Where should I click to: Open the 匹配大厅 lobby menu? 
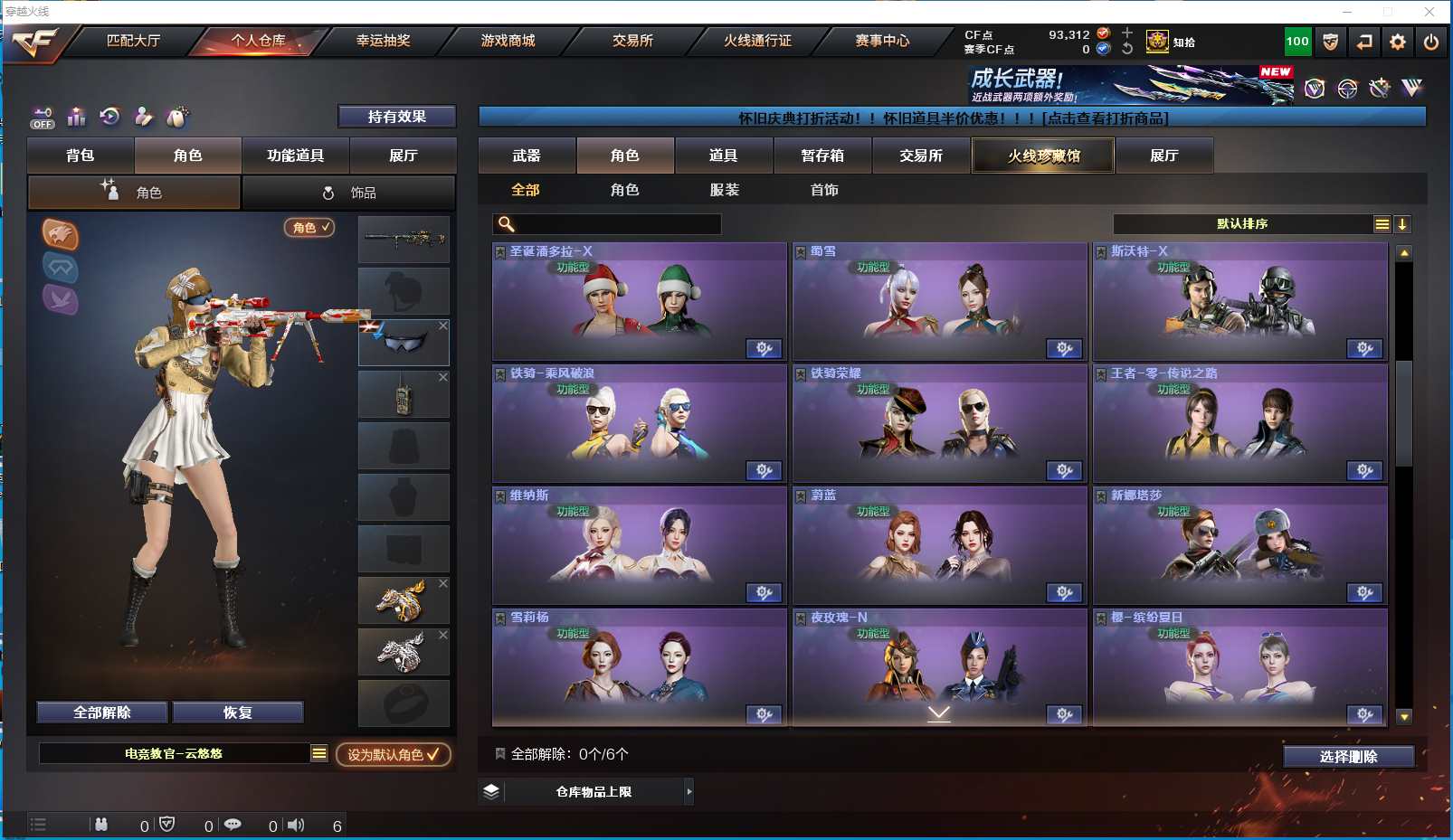[133, 41]
